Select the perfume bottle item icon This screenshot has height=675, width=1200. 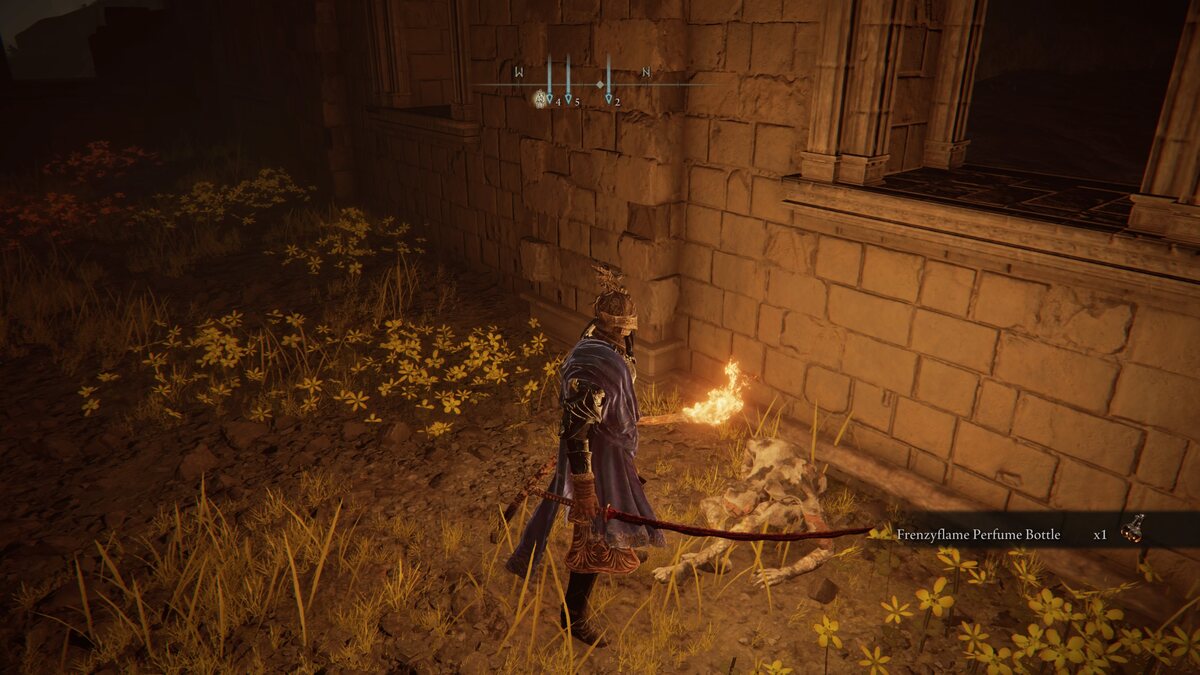[1132, 529]
